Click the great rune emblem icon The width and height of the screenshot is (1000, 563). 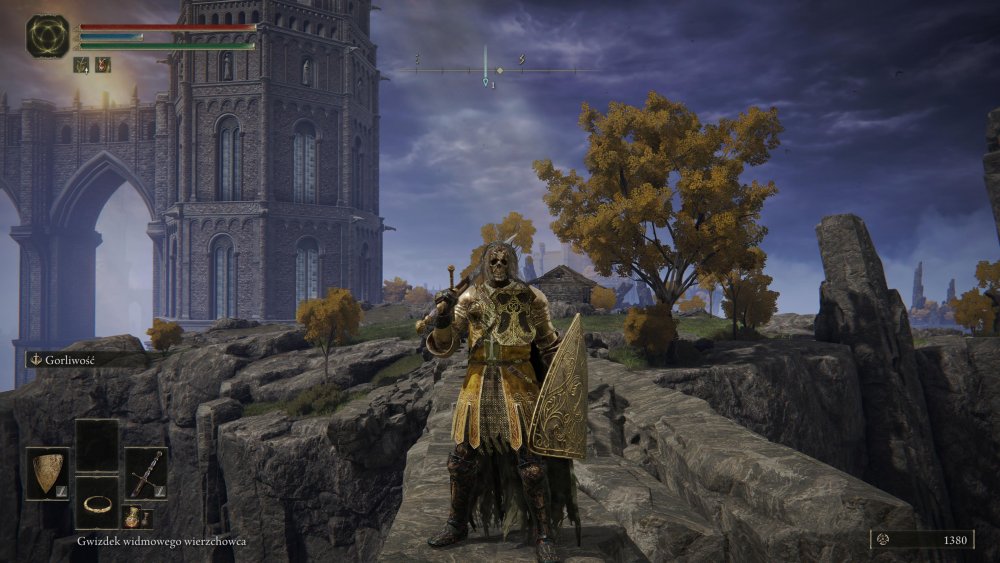[47, 36]
